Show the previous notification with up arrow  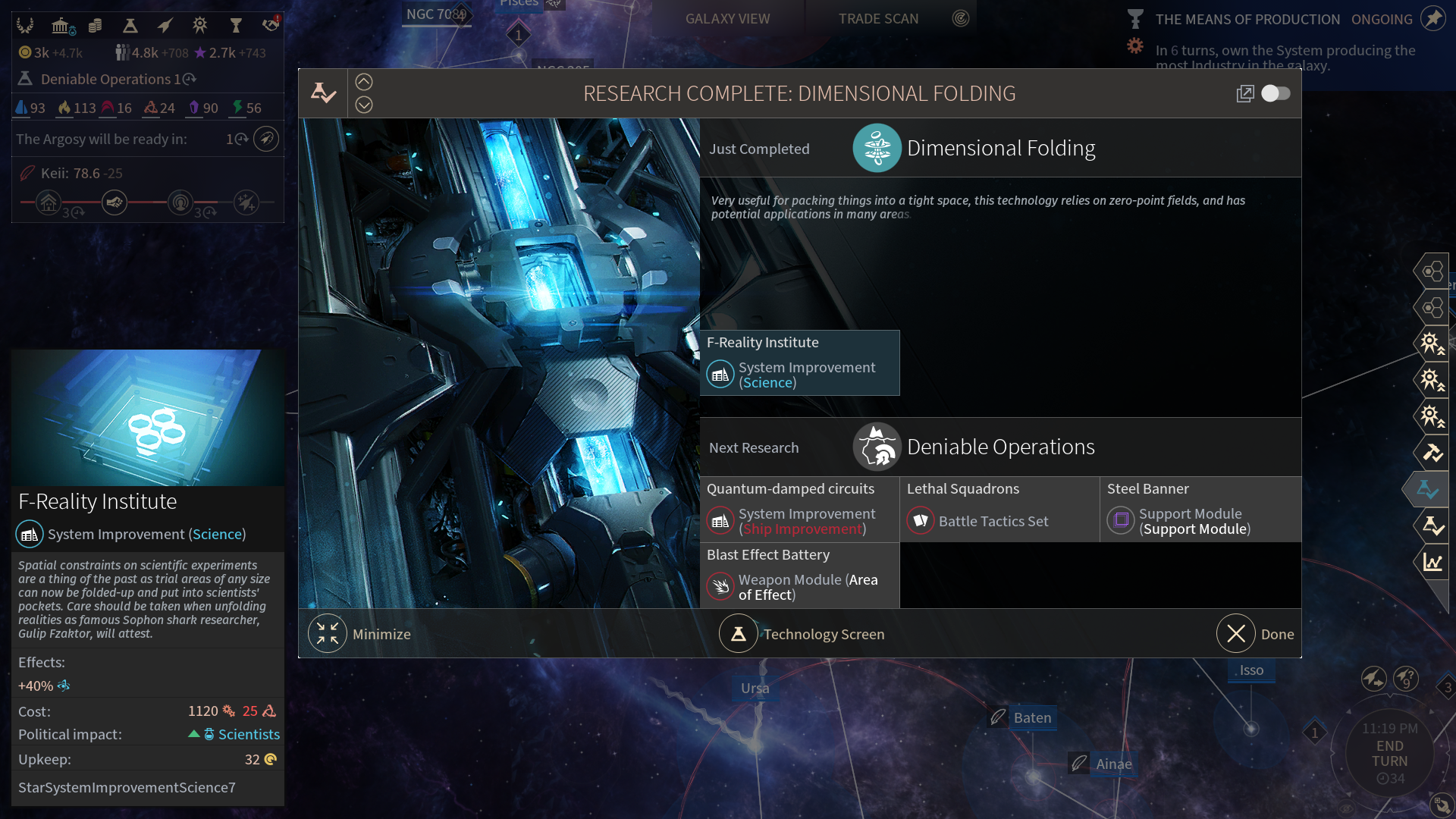coord(364,82)
